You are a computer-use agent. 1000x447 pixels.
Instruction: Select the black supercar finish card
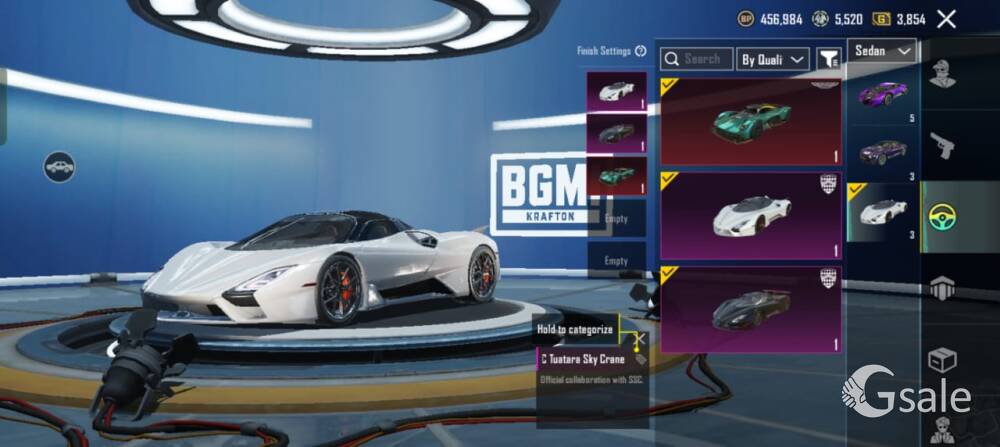pyautogui.click(x=751, y=309)
